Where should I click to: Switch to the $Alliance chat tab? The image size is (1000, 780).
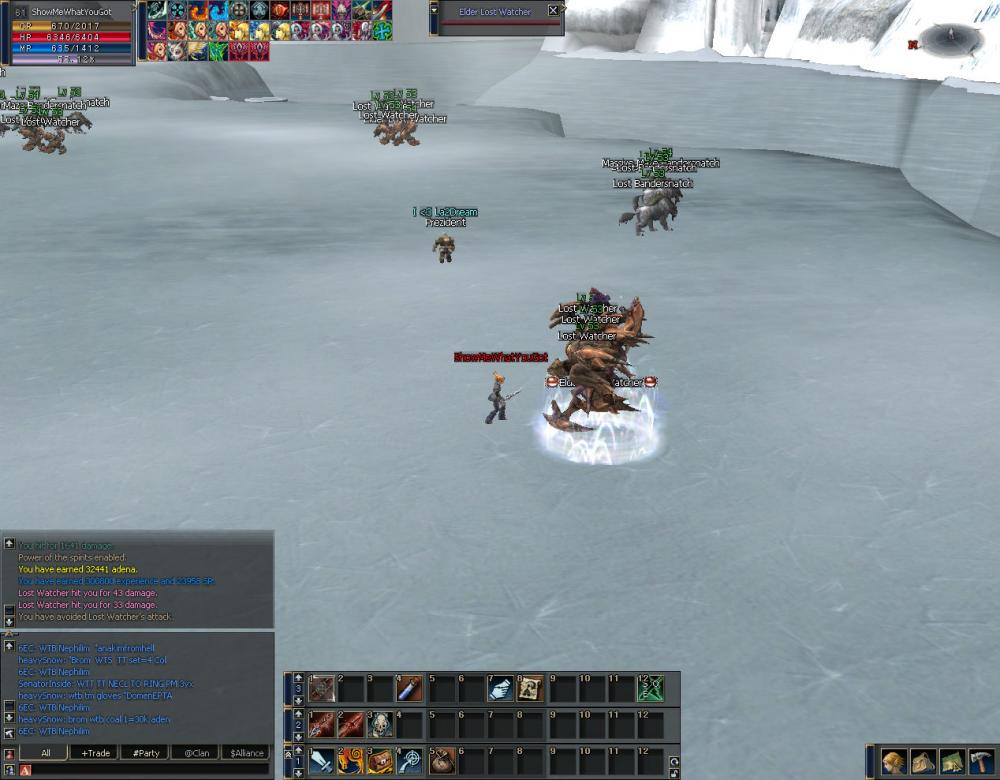(x=246, y=753)
